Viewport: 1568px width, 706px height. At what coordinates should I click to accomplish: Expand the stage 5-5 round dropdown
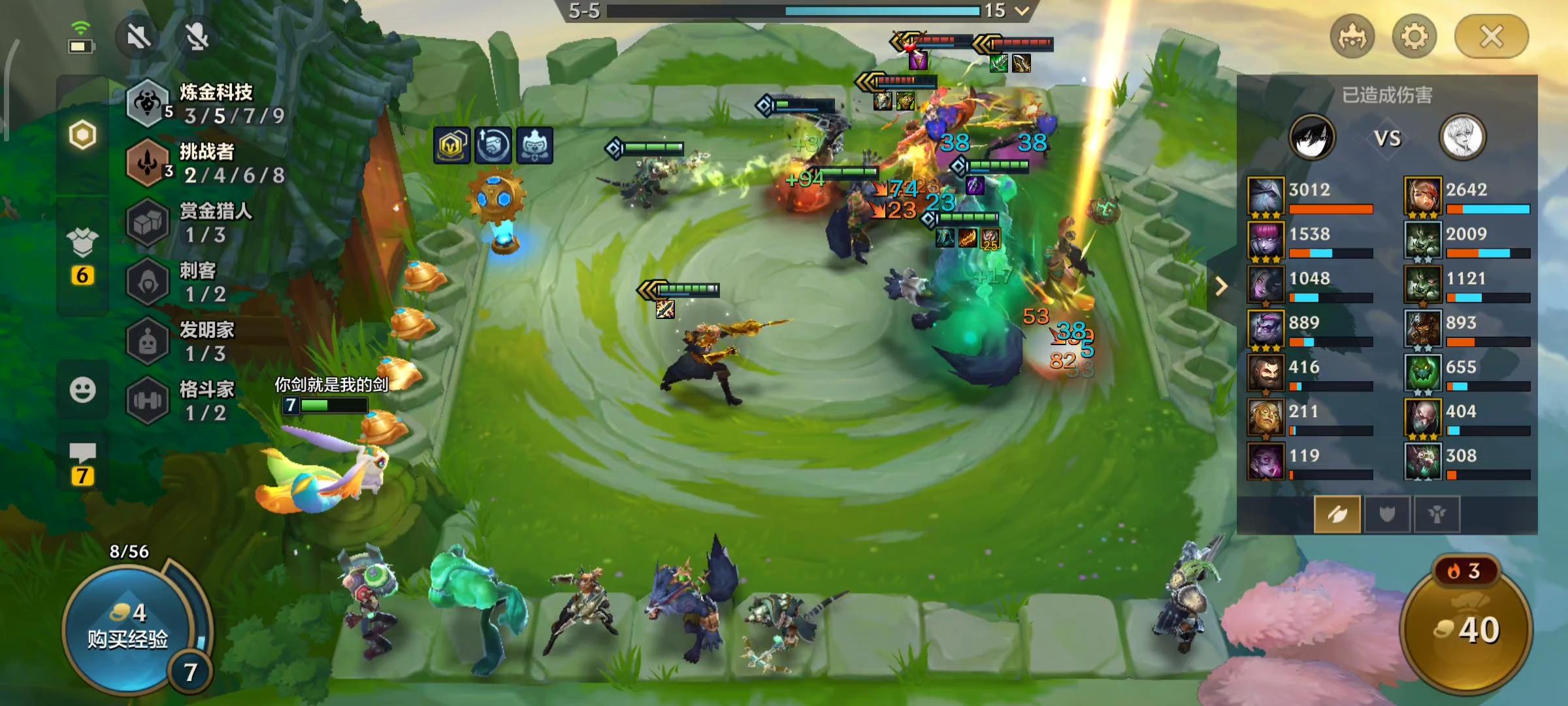point(1022,10)
